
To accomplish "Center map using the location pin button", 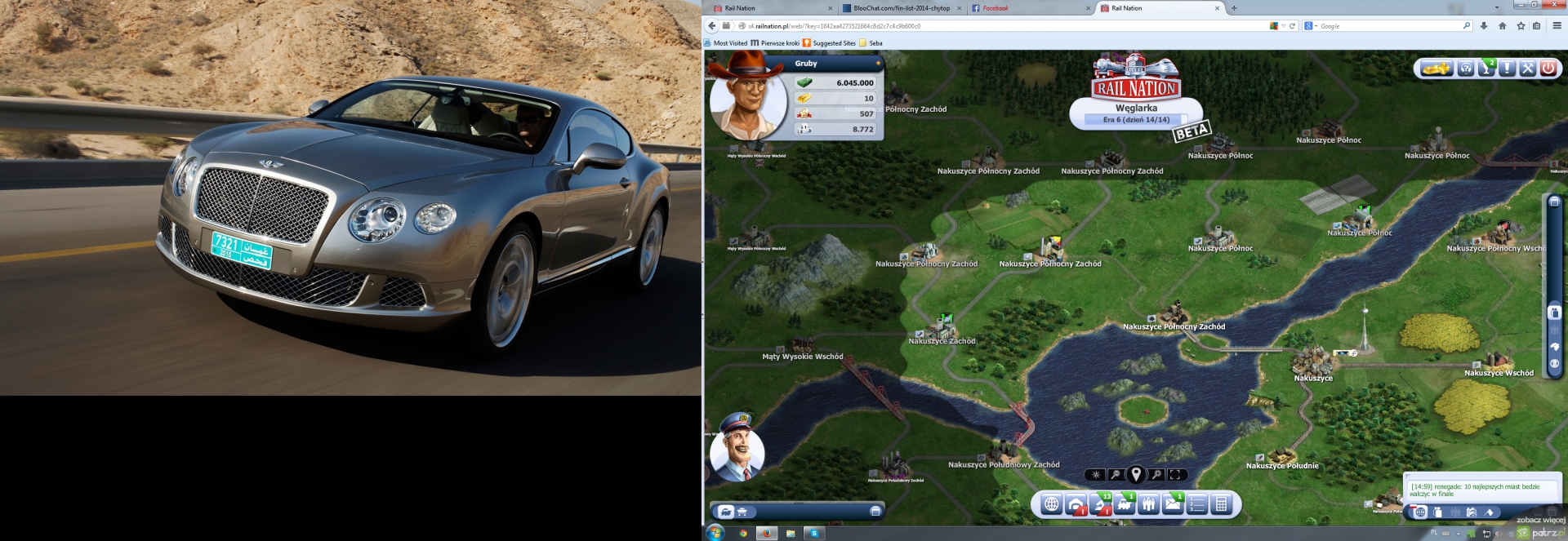I will click(x=1136, y=474).
